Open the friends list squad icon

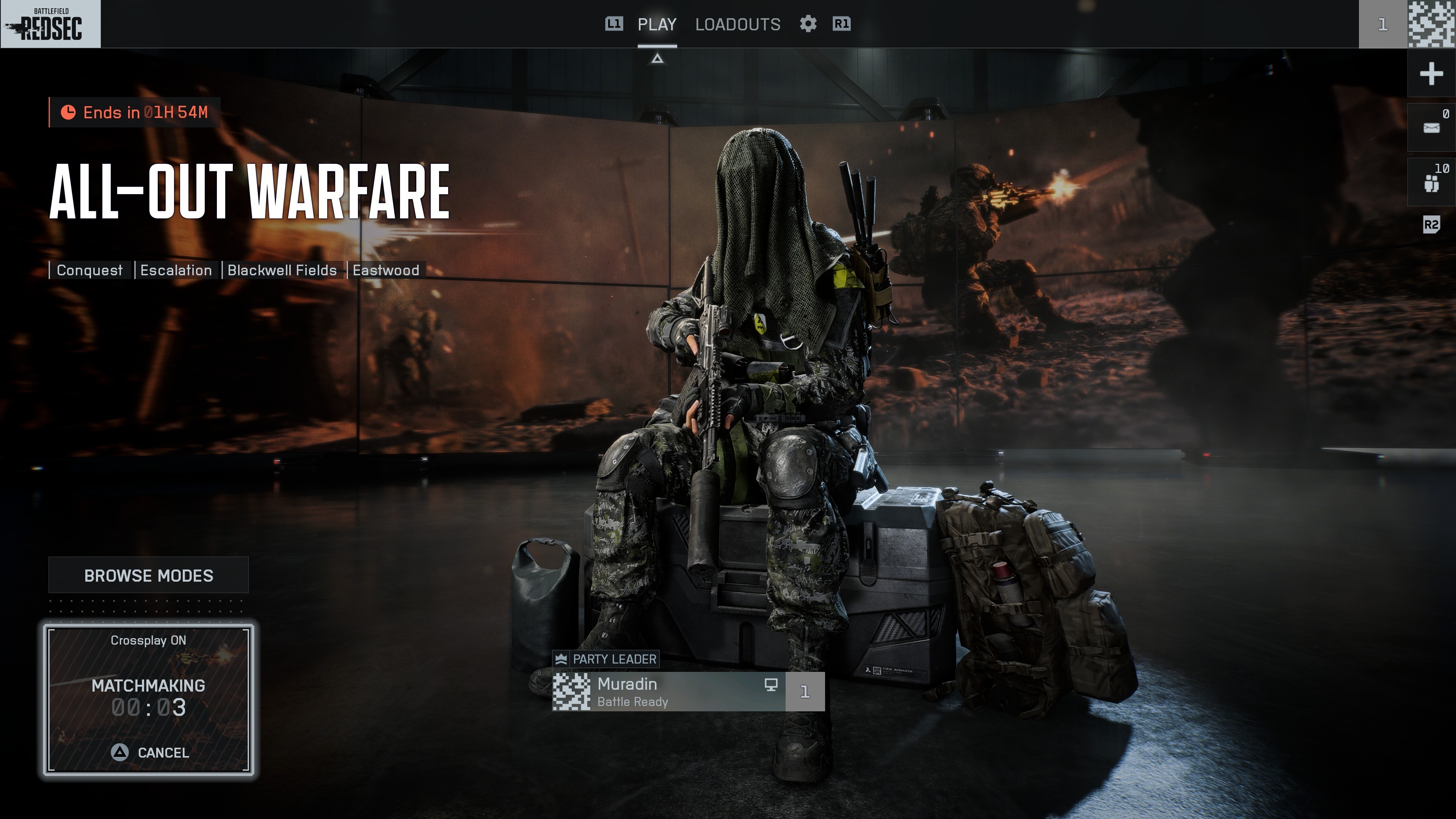click(1431, 182)
